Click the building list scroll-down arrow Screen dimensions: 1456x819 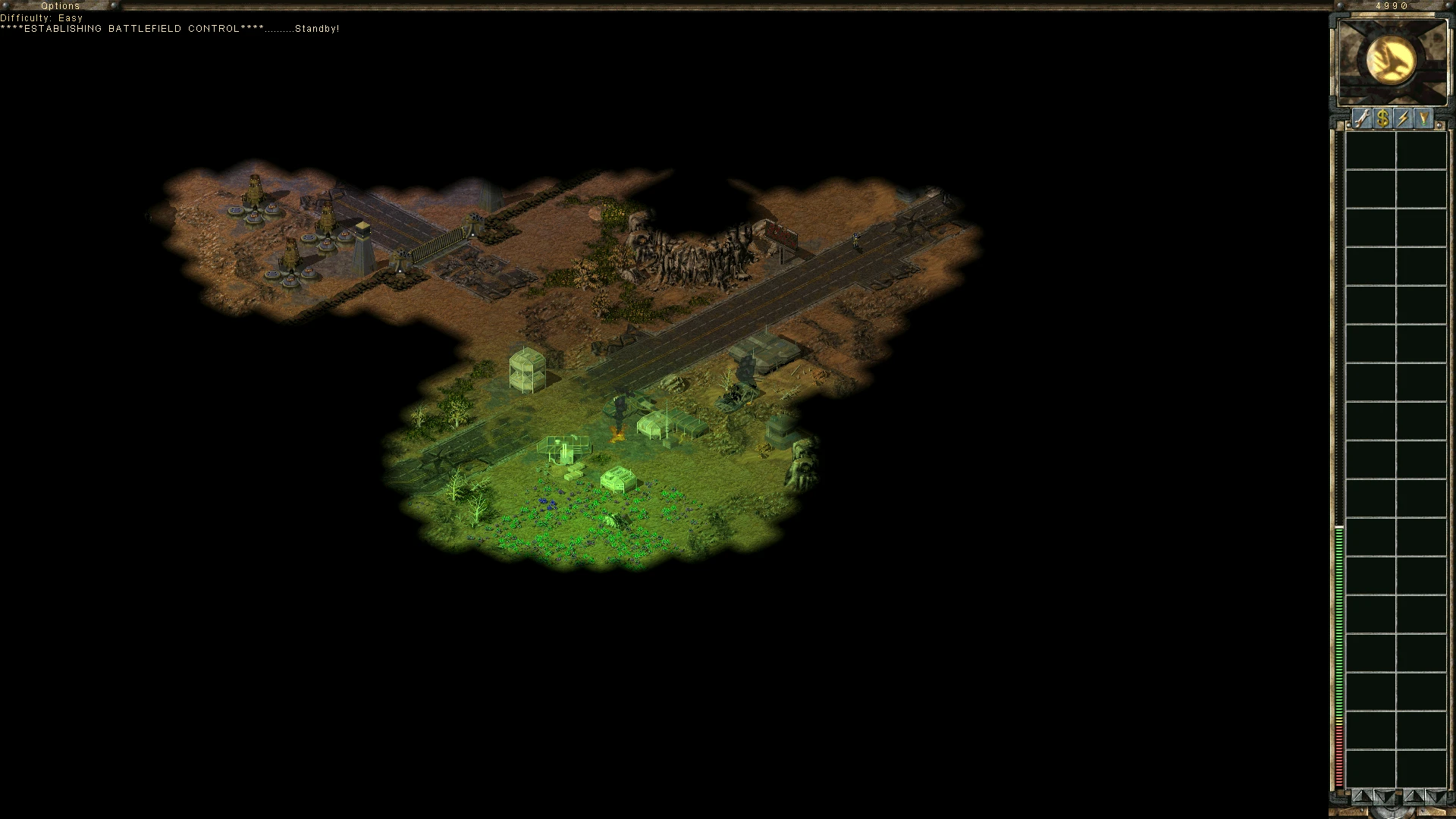[1383, 796]
